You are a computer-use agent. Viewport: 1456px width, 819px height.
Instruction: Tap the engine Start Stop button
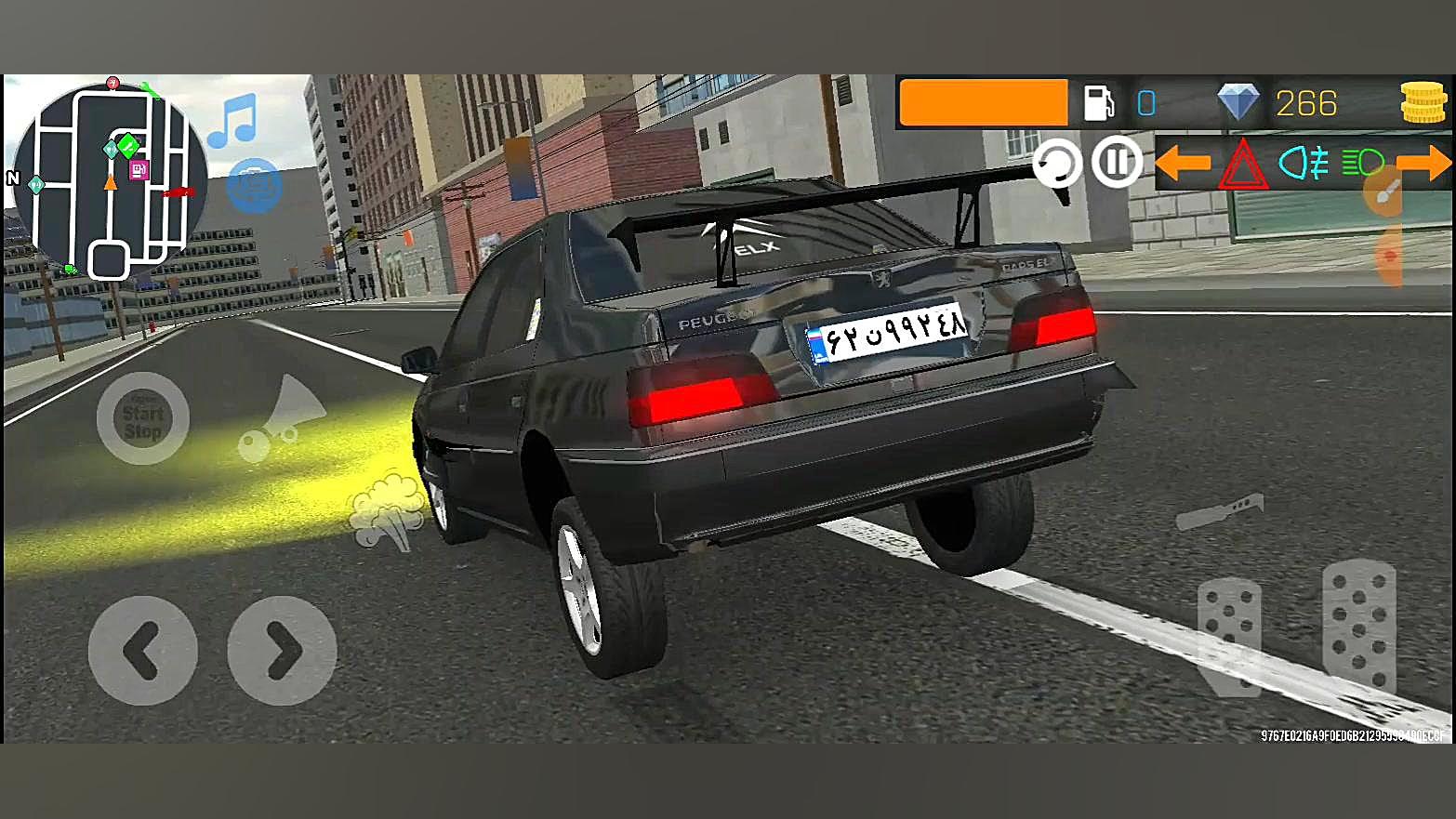point(142,419)
